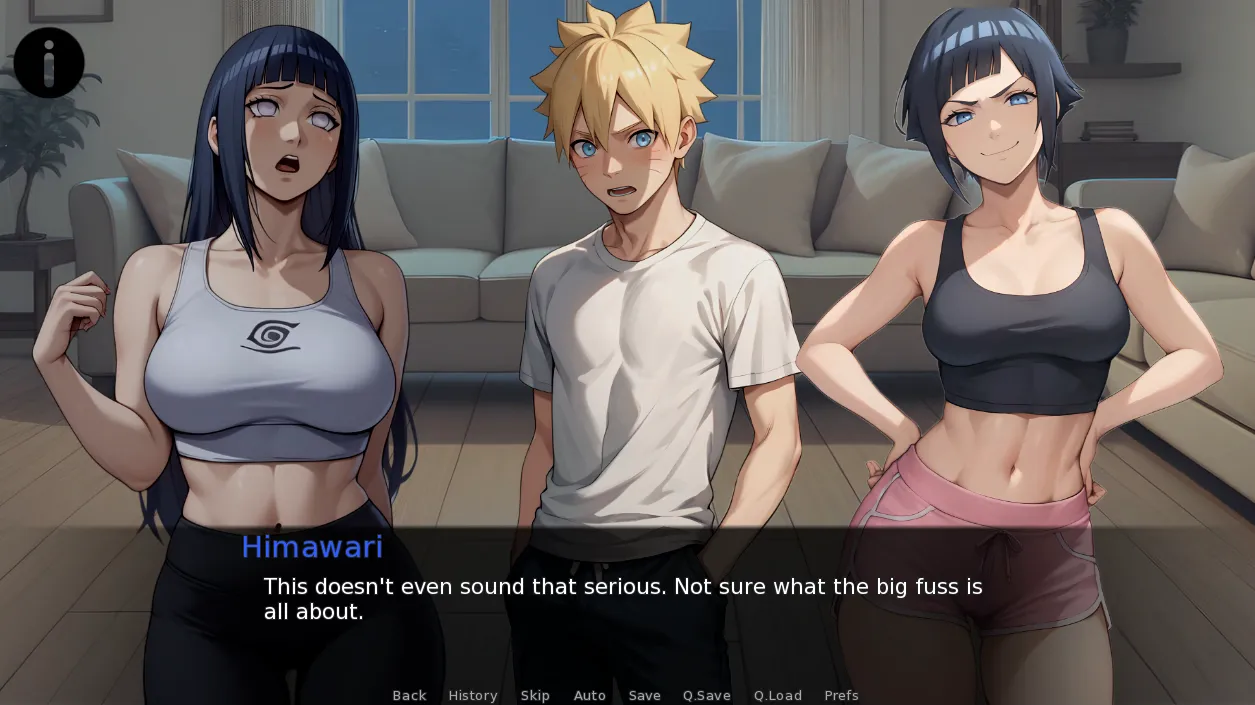Go Back to previous dialogue line
This screenshot has height=705, width=1255.
click(x=409, y=695)
